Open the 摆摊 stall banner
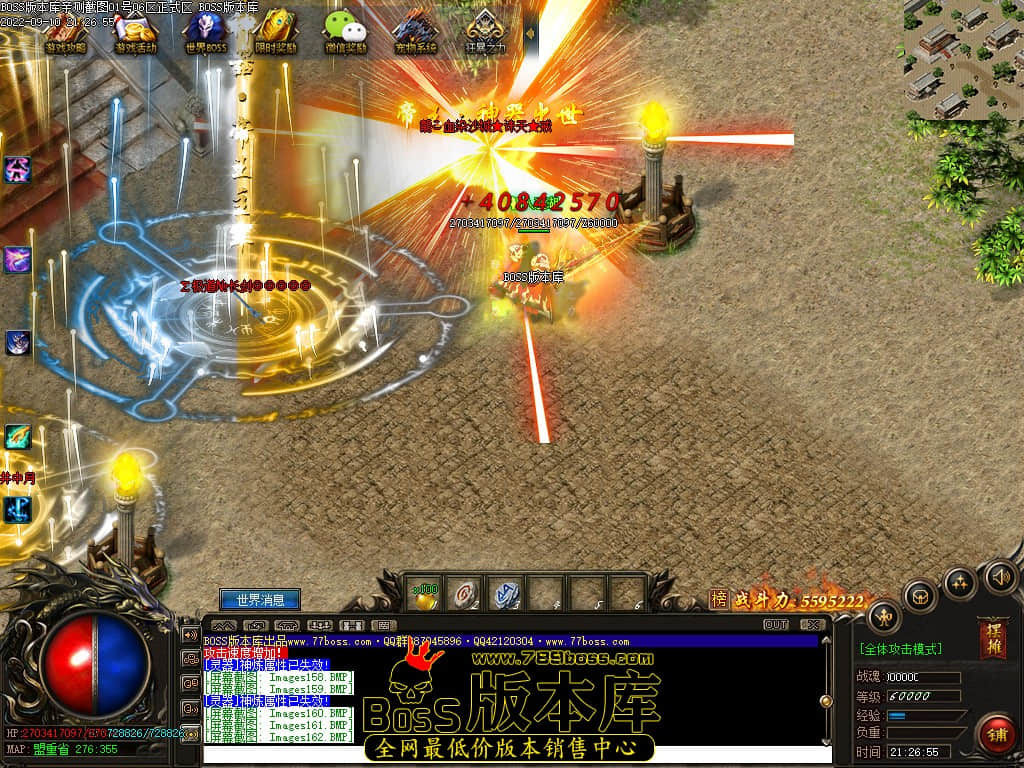 (x=993, y=639)
